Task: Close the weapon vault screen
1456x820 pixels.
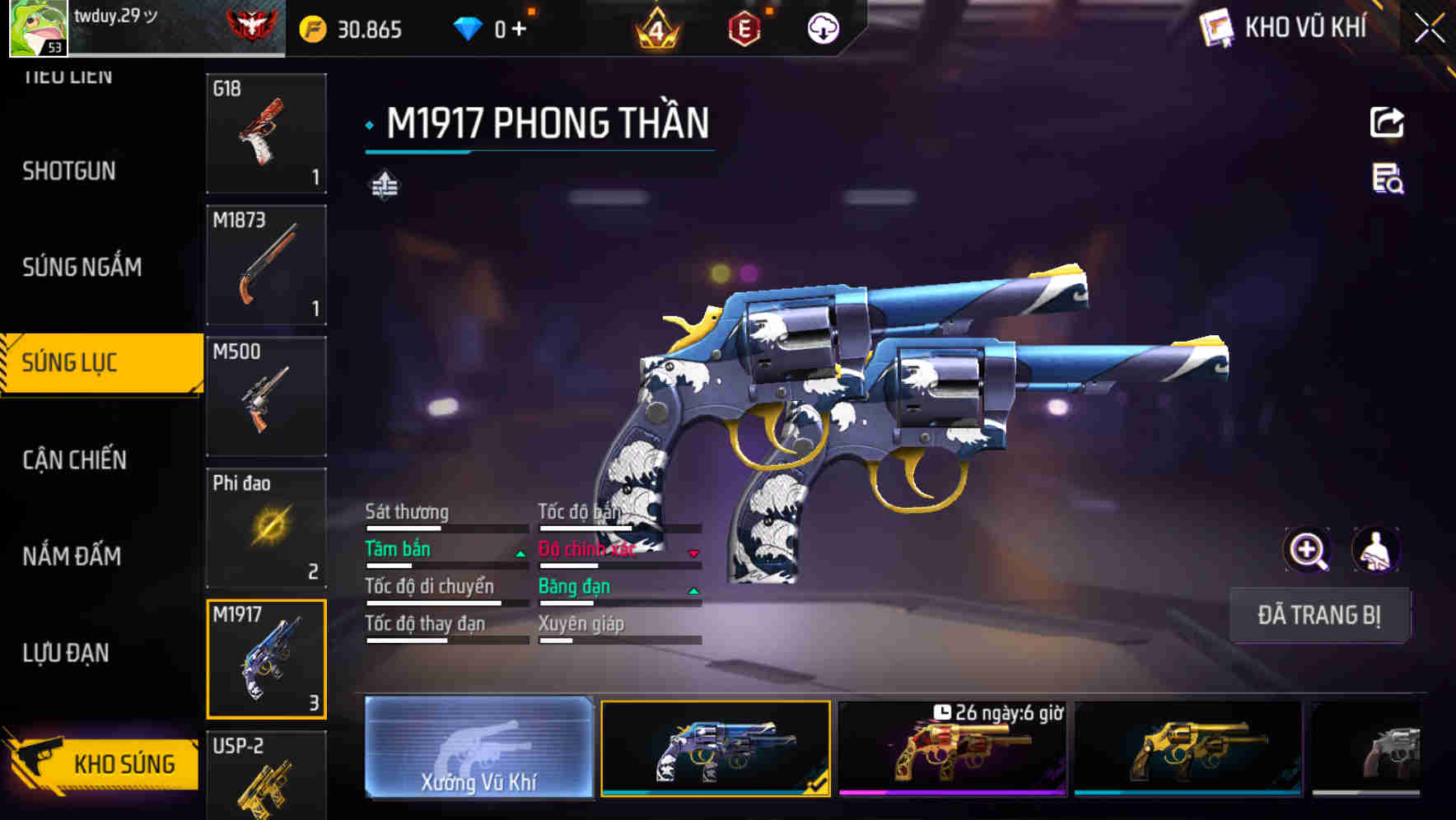Action: coord(1429,29)
